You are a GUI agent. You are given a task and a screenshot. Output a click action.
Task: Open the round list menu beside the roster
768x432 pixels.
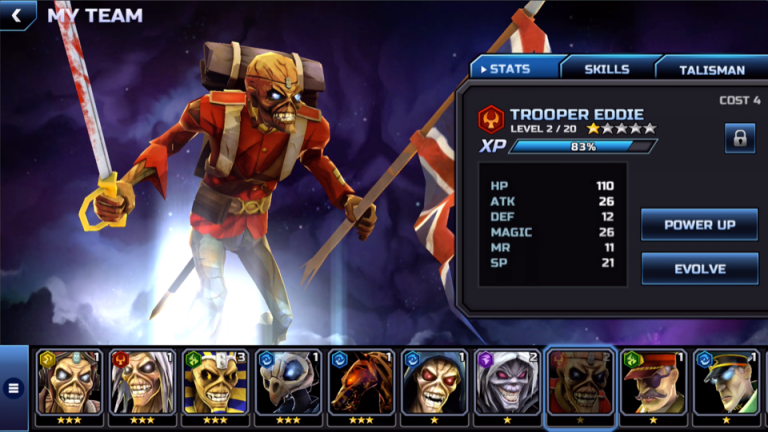coord(13,388)
